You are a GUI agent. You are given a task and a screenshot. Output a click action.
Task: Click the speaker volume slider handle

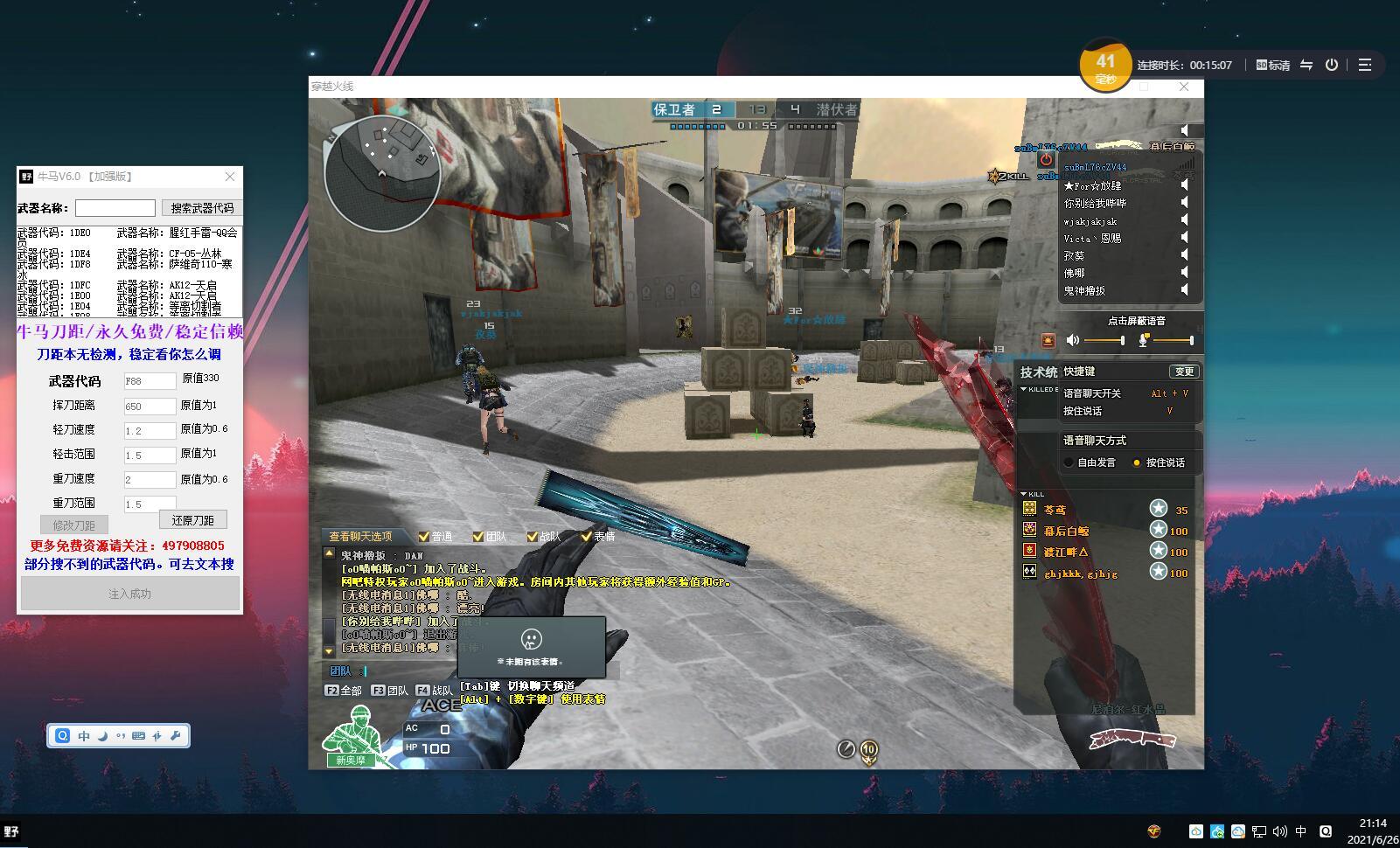pos(1122,340)
